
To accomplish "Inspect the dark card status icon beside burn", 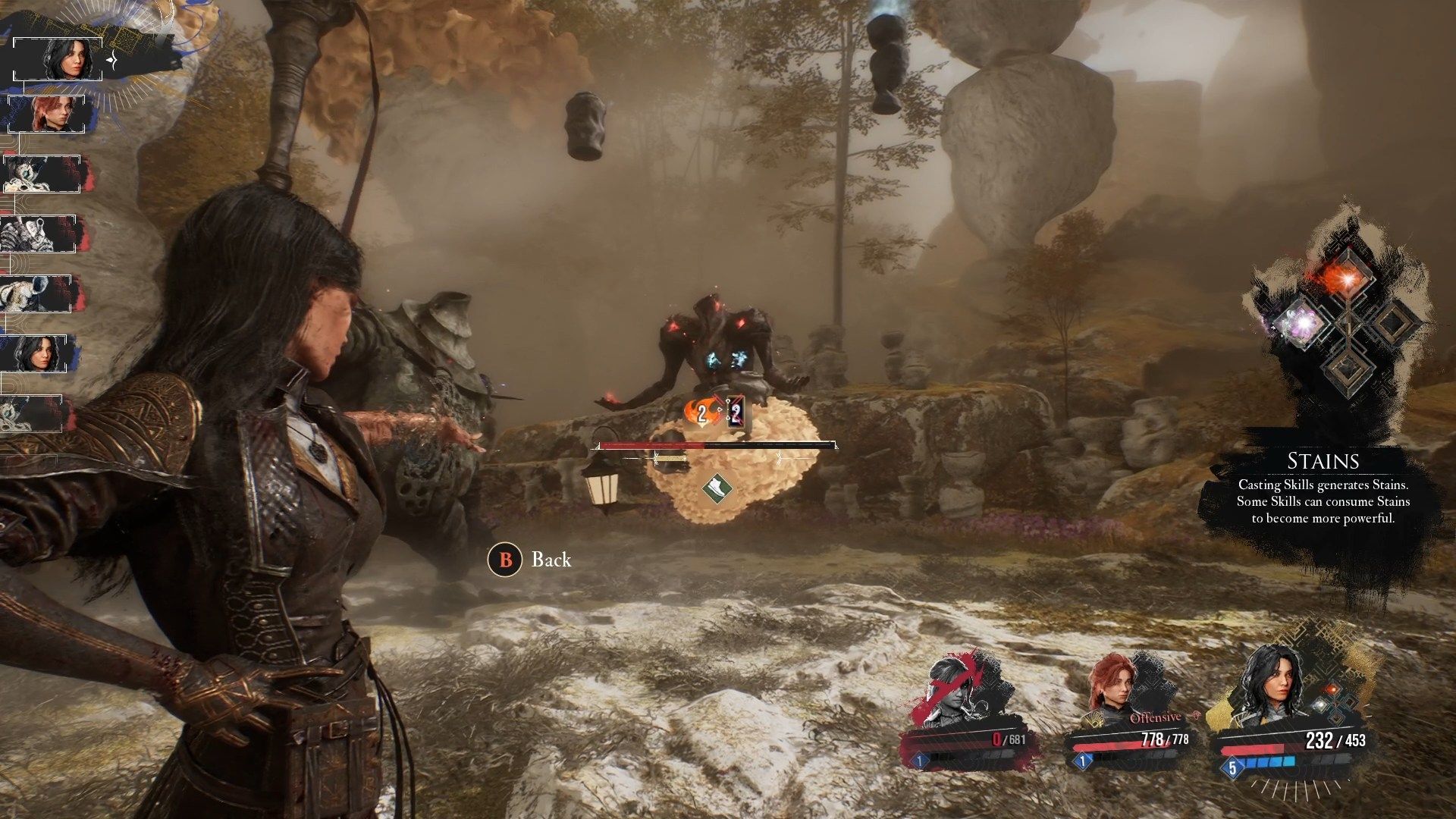I will coord(735,413).
